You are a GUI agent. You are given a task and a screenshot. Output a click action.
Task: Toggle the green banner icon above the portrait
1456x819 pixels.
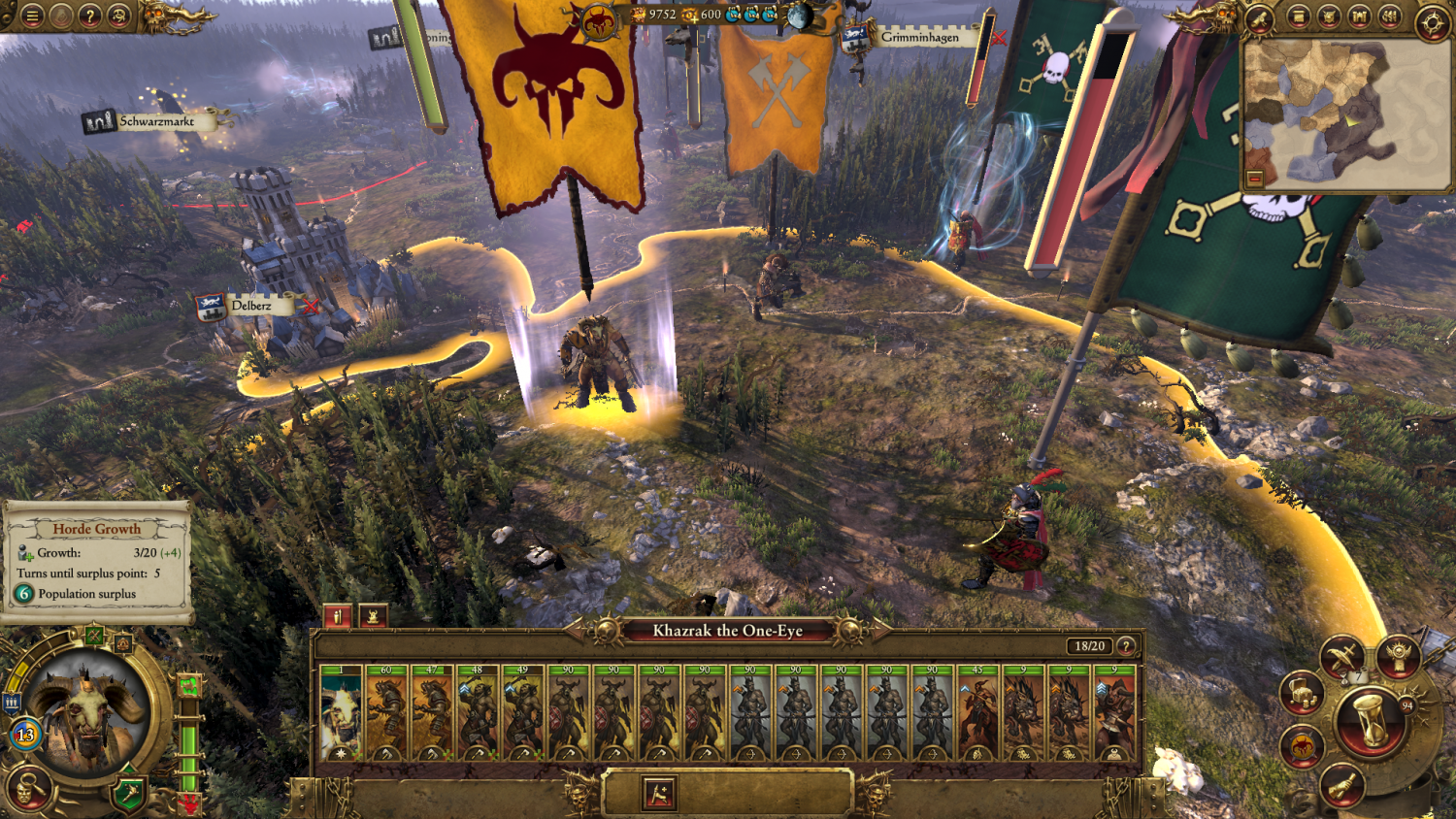[95, 635]
